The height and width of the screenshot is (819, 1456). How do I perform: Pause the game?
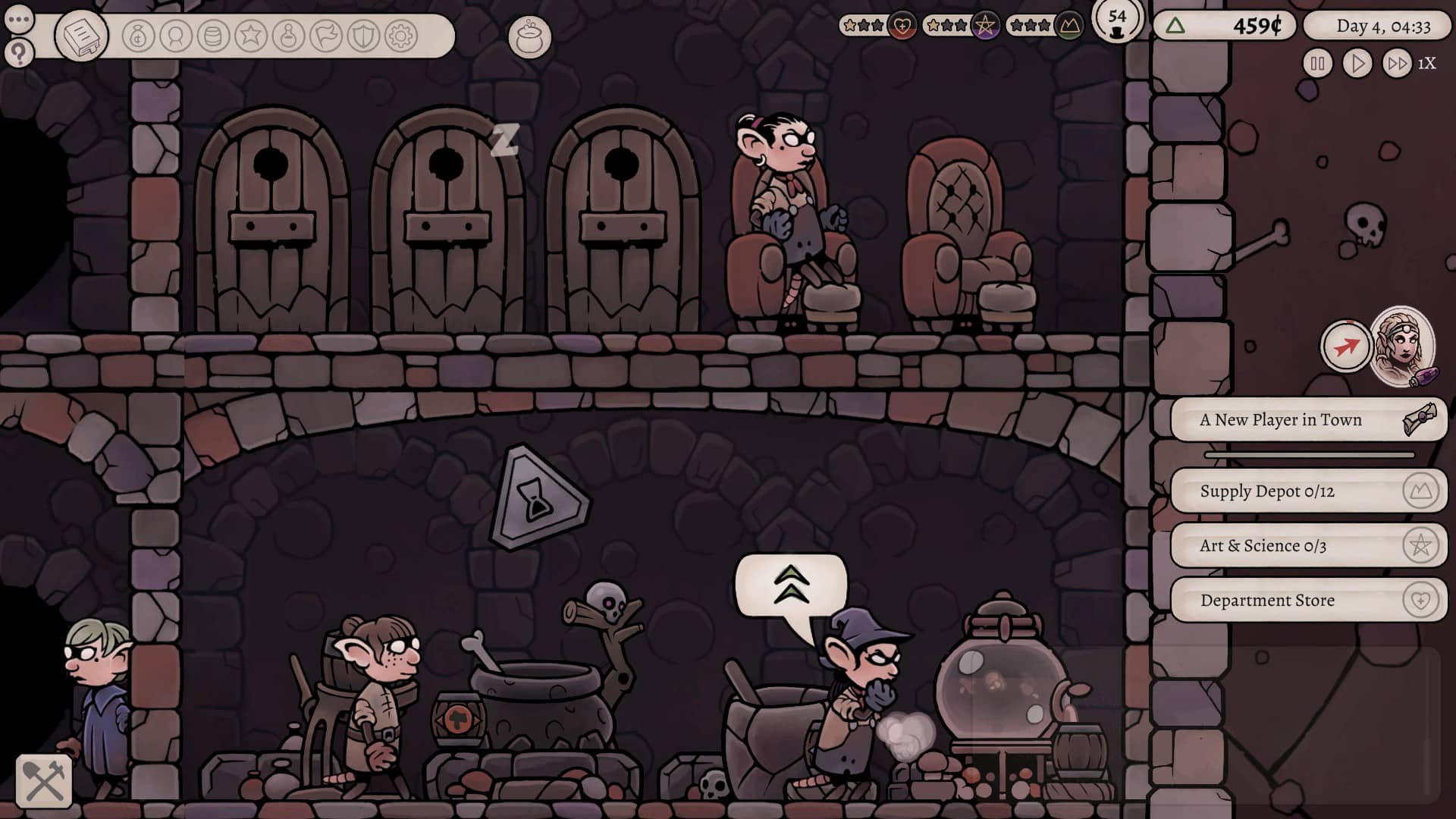coord(1317,64)
